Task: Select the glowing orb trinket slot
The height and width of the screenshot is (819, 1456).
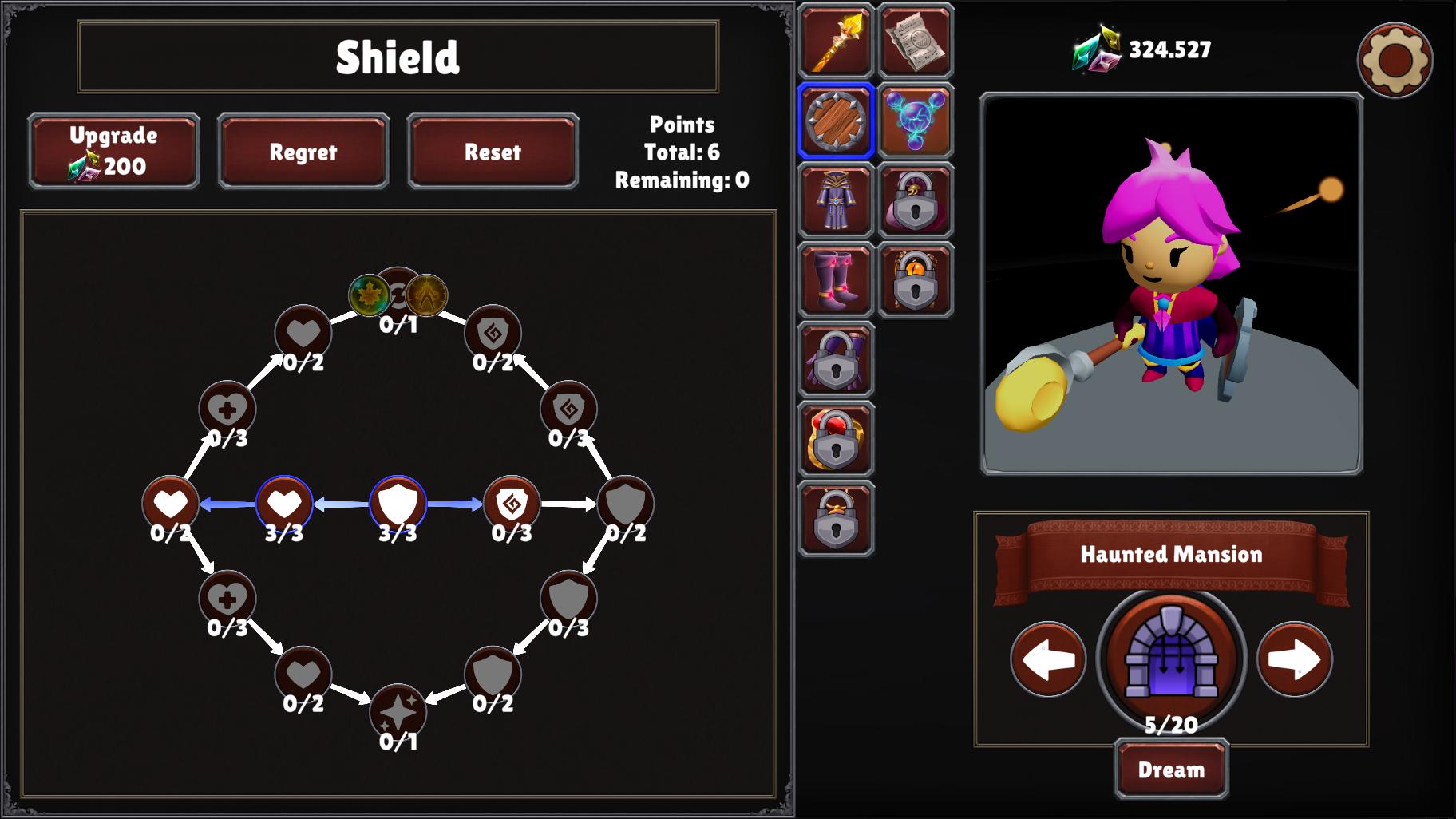Action: [916, 120]
